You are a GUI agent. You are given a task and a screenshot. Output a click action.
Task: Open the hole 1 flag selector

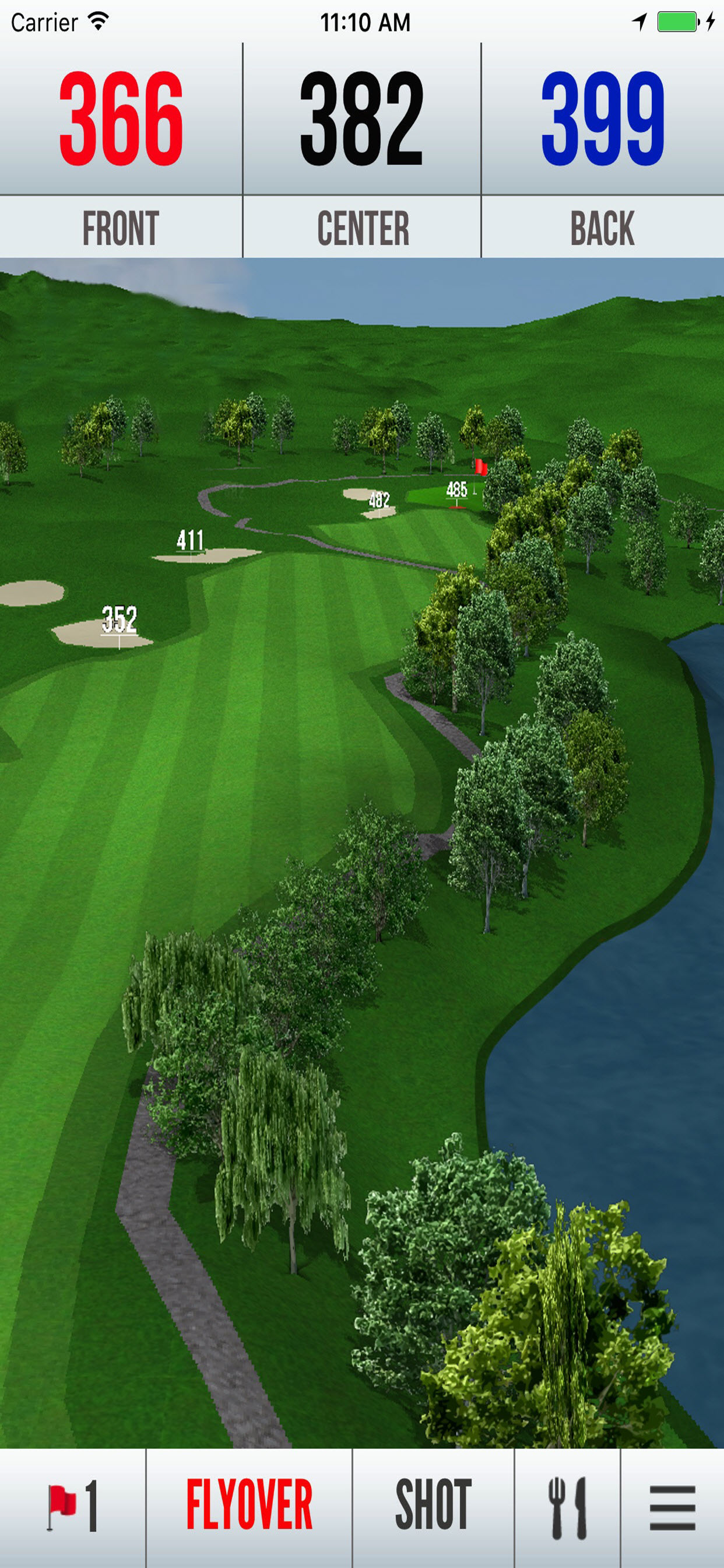click(x=72, y=1507)
